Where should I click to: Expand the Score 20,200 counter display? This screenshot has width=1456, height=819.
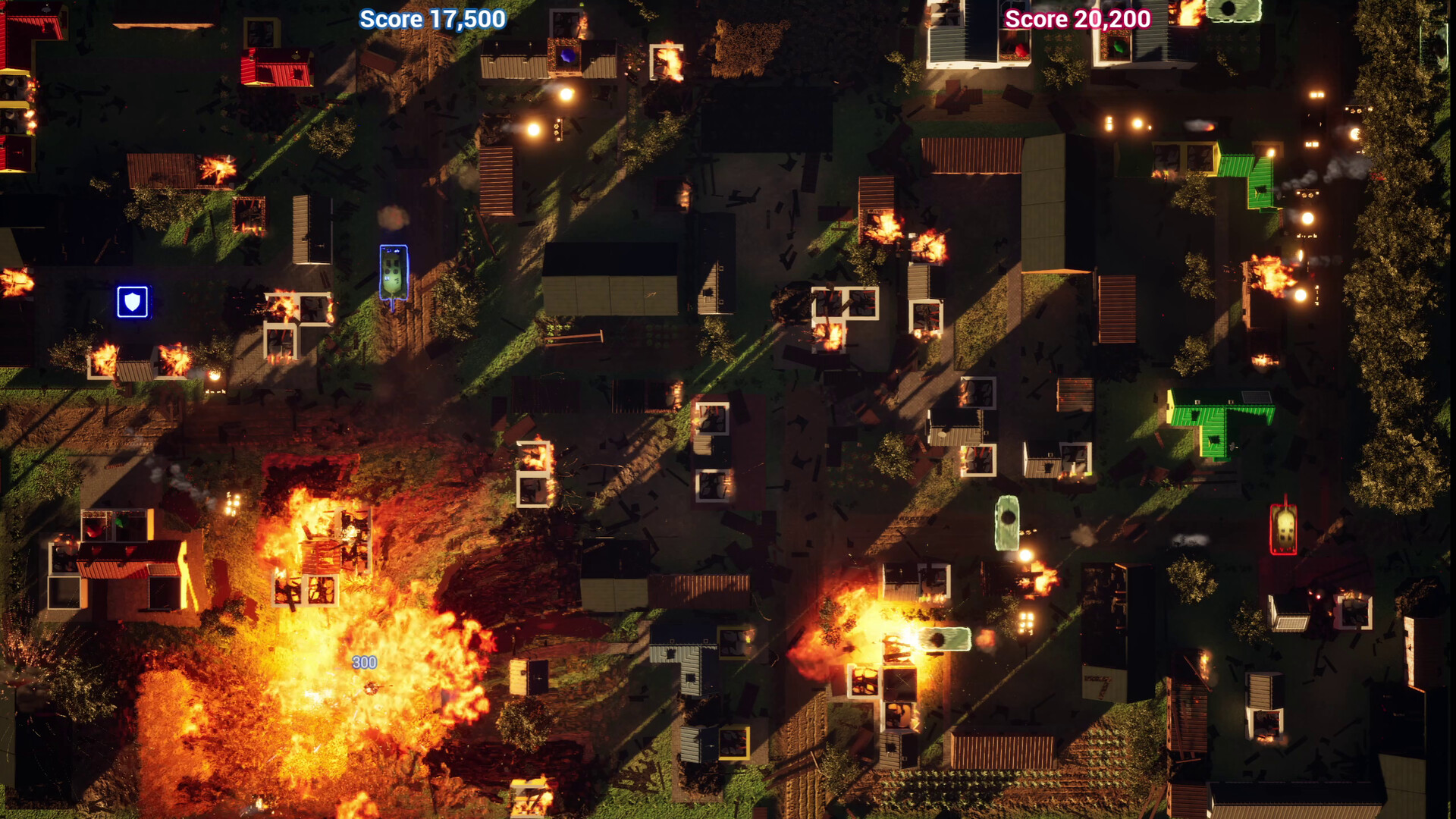[x=1077, y=20]
